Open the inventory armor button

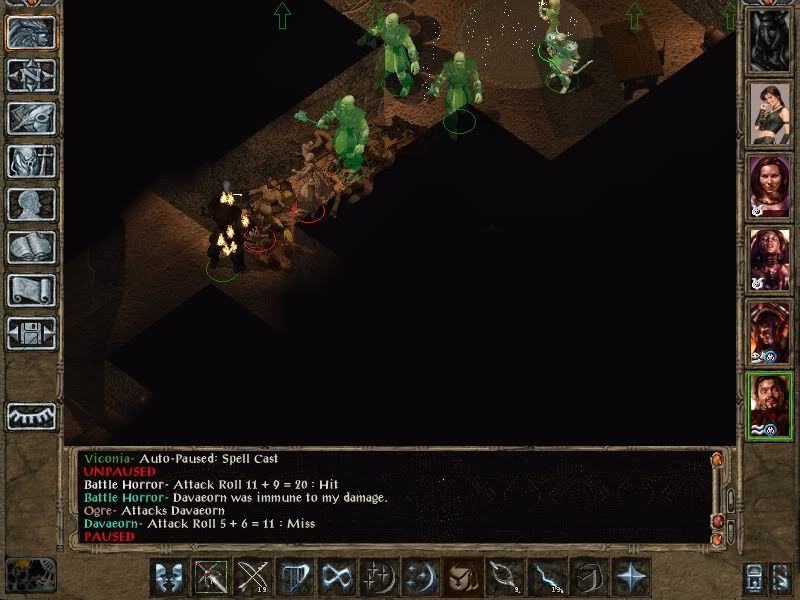pyautogui.click(x=31, y=161)
